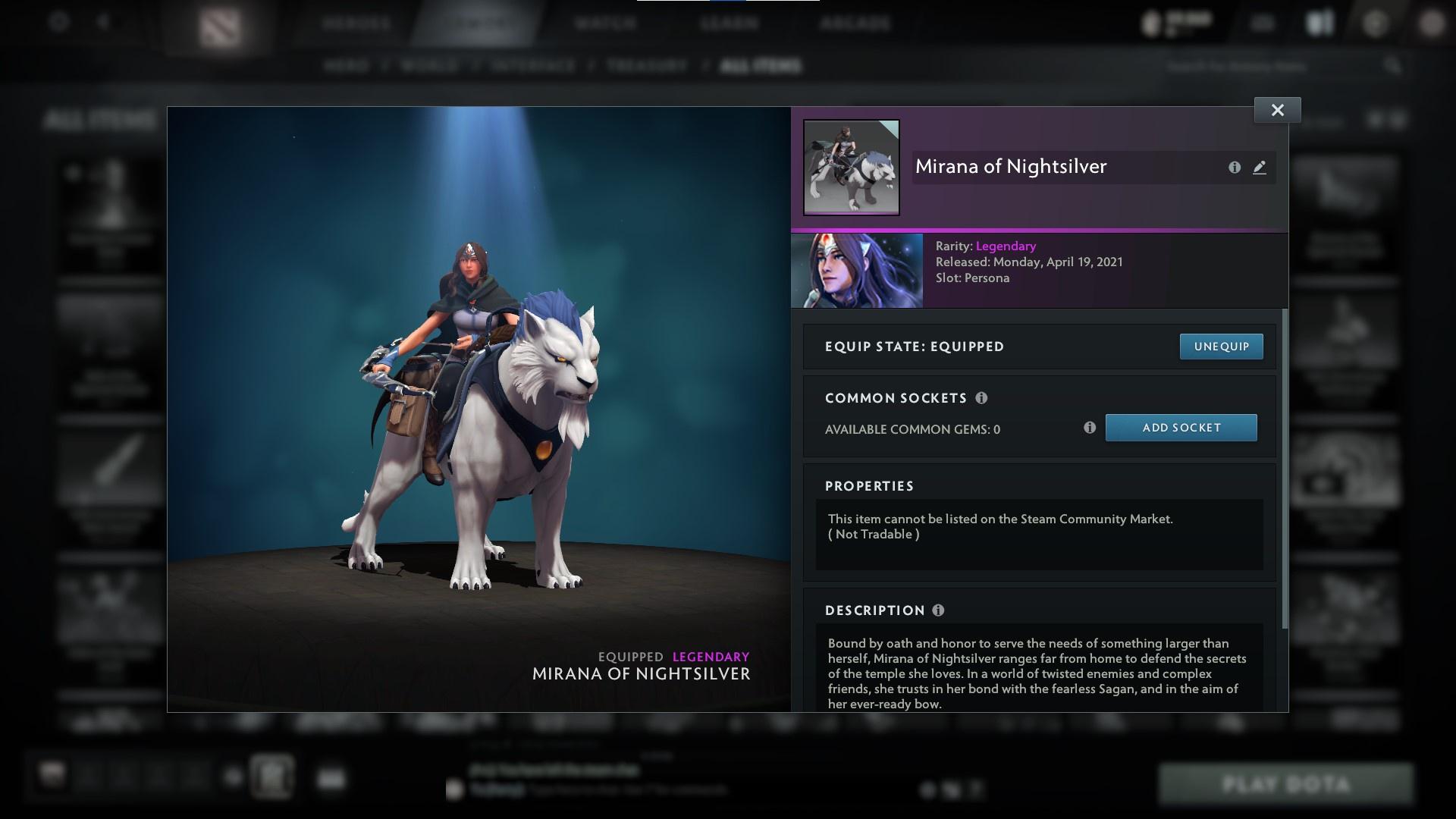Image resolution: width=1456 pixels, height=819 pixels.
Task: Click the pencil icon to rename Mirana of Nightsilver
Action: click(x=1259, y=168)
